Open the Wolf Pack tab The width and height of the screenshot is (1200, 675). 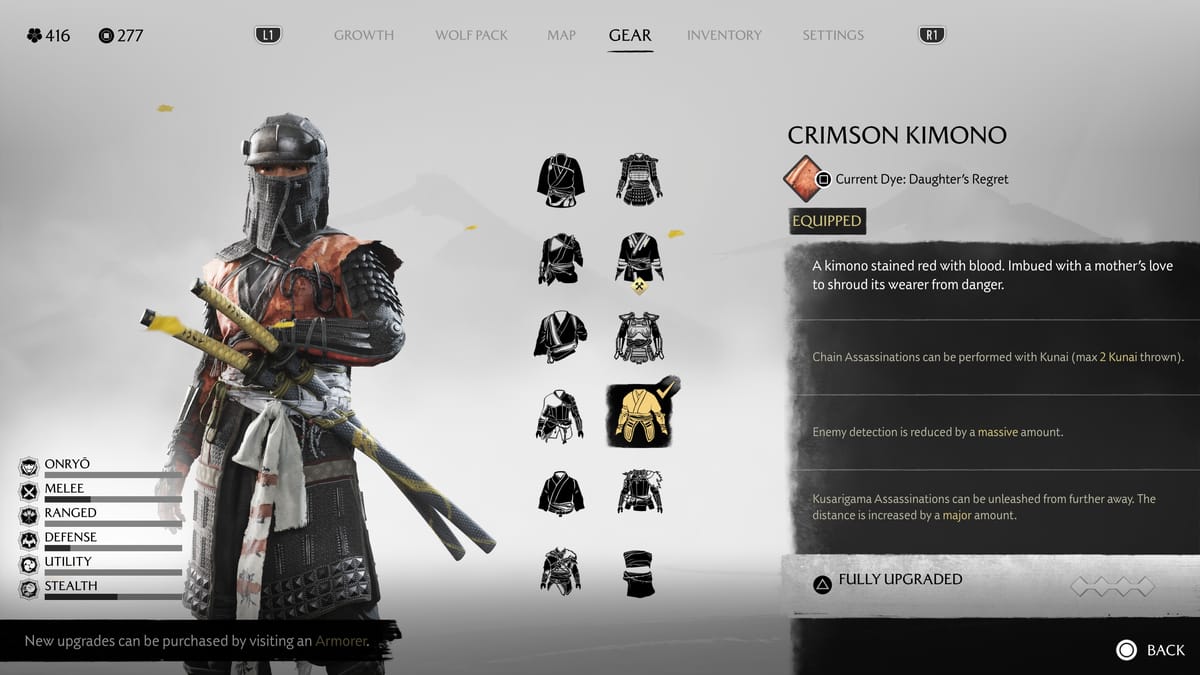click(471, 35)
